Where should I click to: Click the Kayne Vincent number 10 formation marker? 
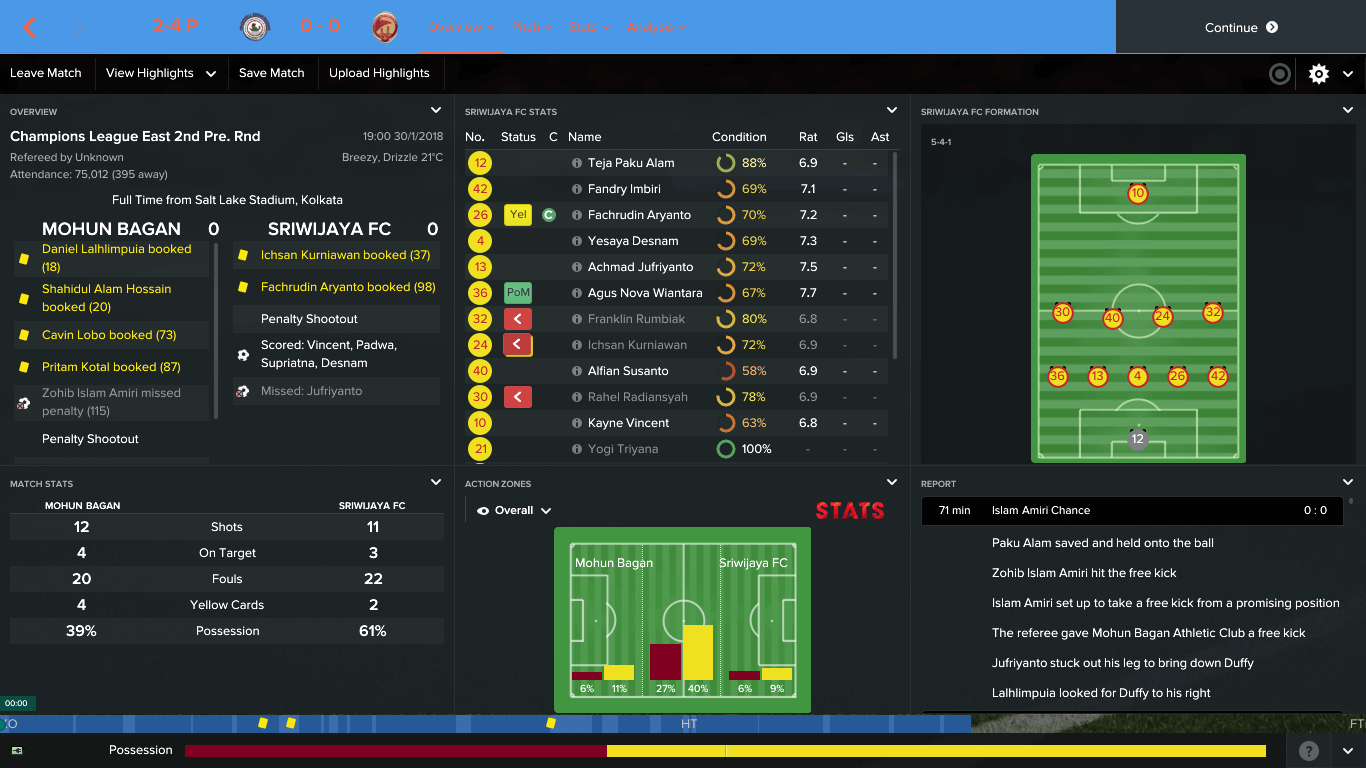coord(1137,194)
